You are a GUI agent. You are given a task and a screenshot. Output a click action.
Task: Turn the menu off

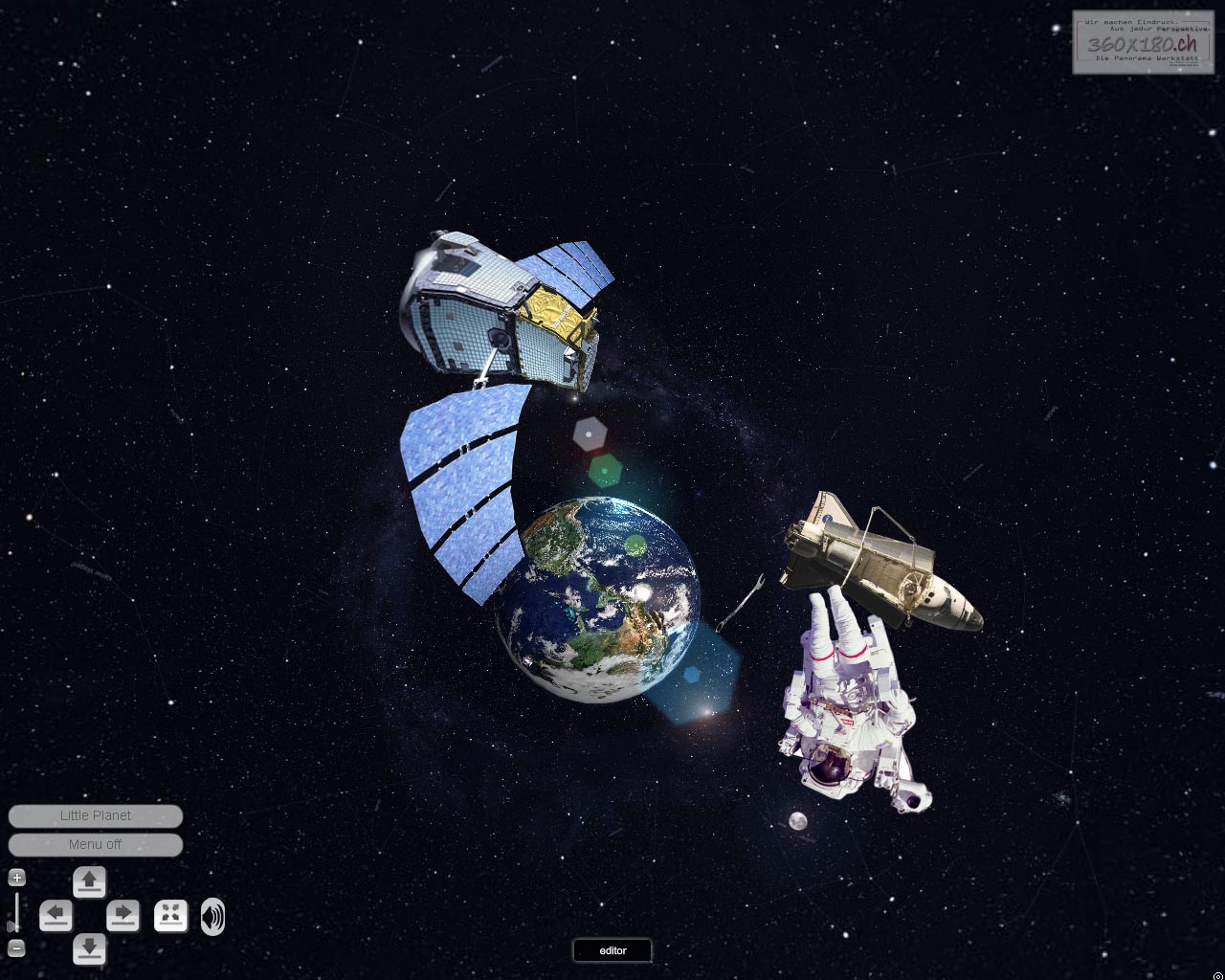[95, 844]
